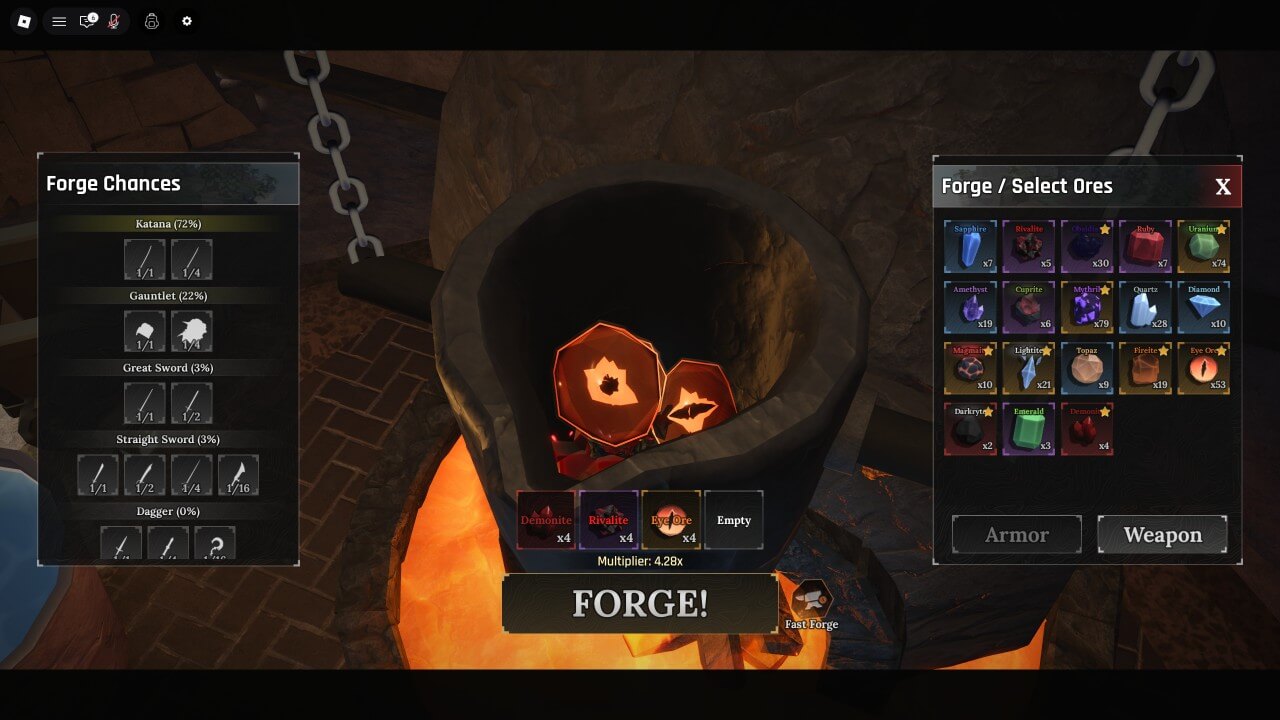This screenshot has width=1280, height=720.
Task: Select the Darkryte ore
Action: point(970,429)
